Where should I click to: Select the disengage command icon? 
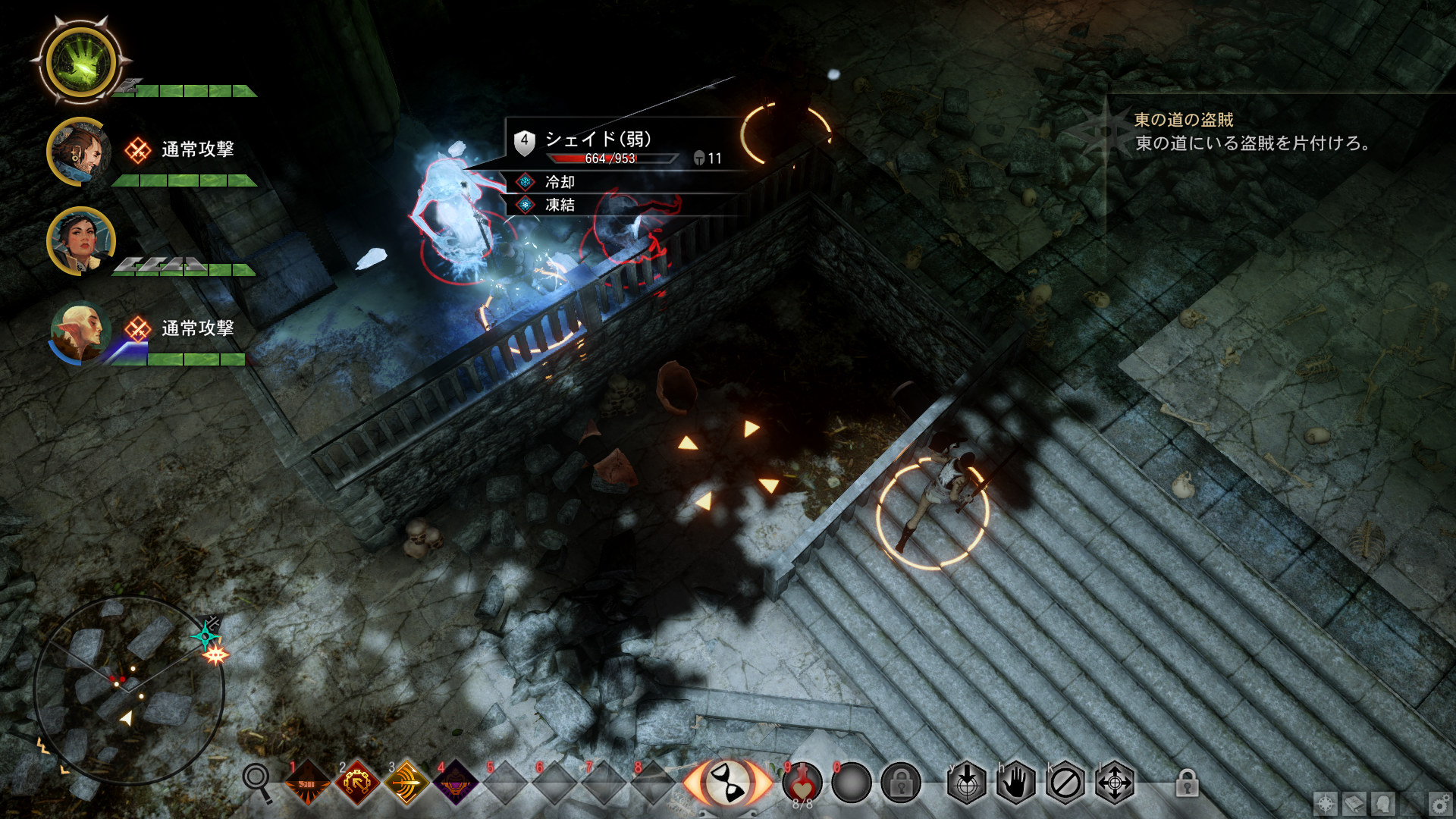(x=1065, y=782)
